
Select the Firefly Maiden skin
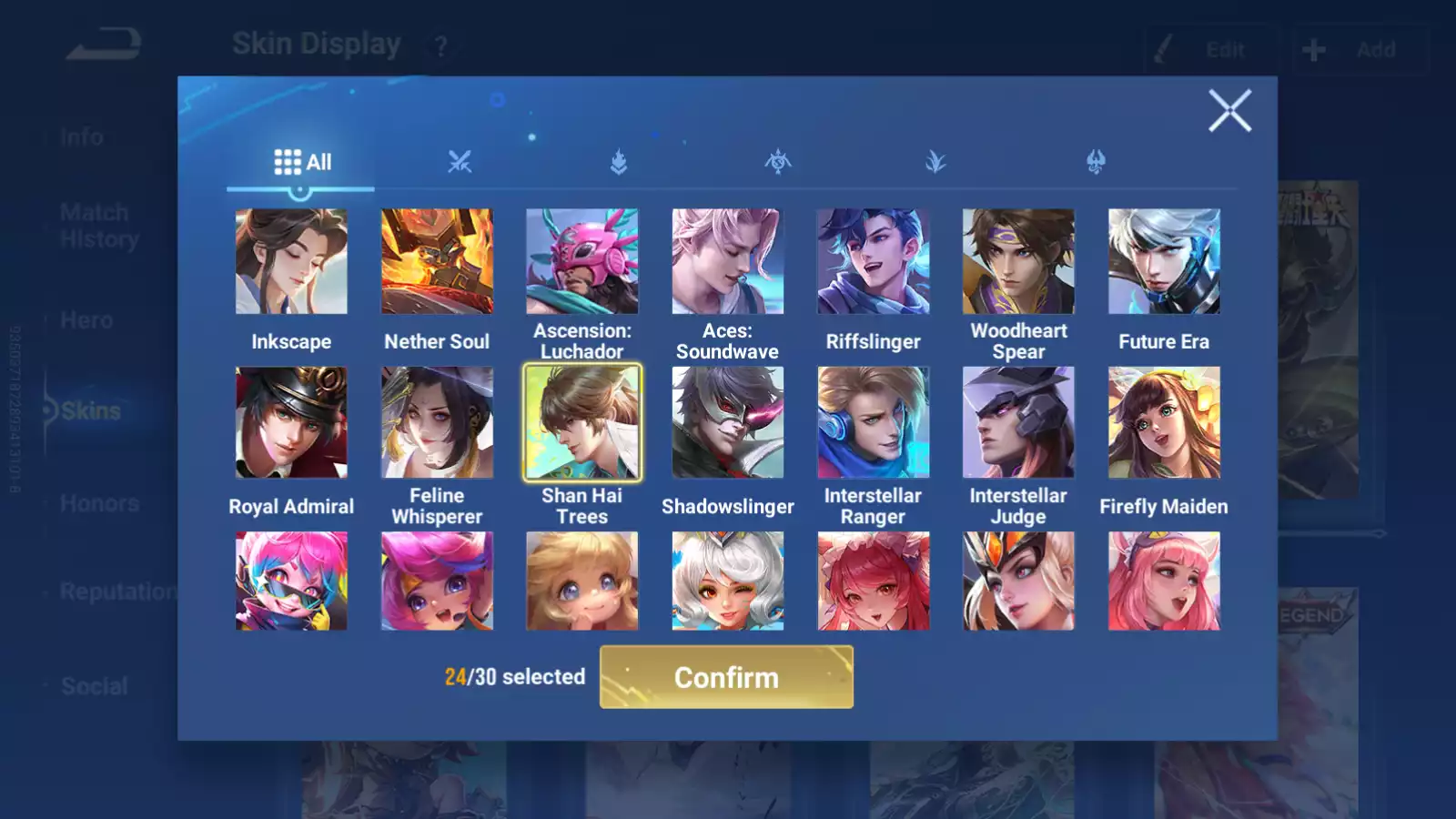1164,422
